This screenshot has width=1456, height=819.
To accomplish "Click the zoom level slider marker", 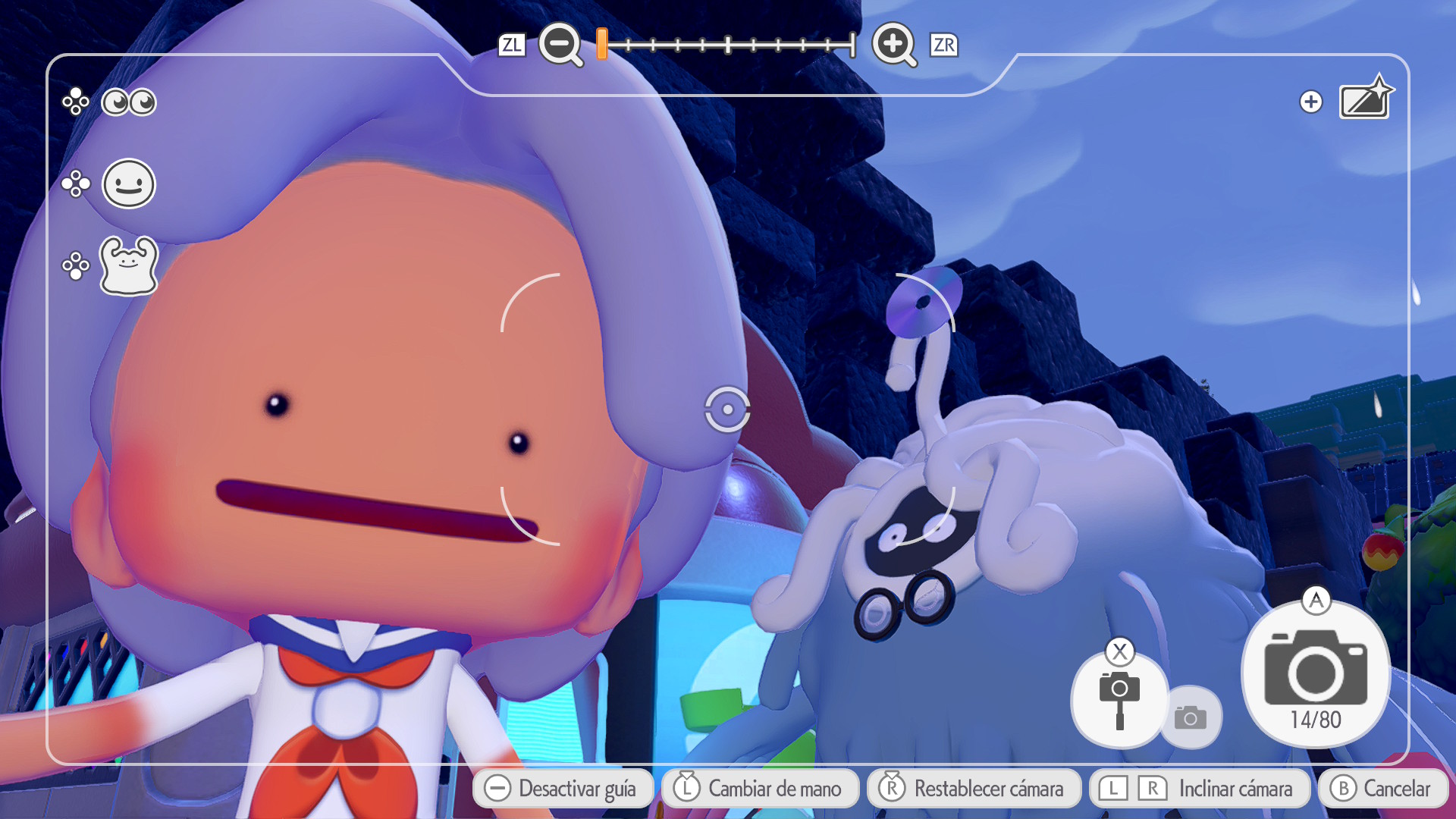I will (x=600, y=45).
